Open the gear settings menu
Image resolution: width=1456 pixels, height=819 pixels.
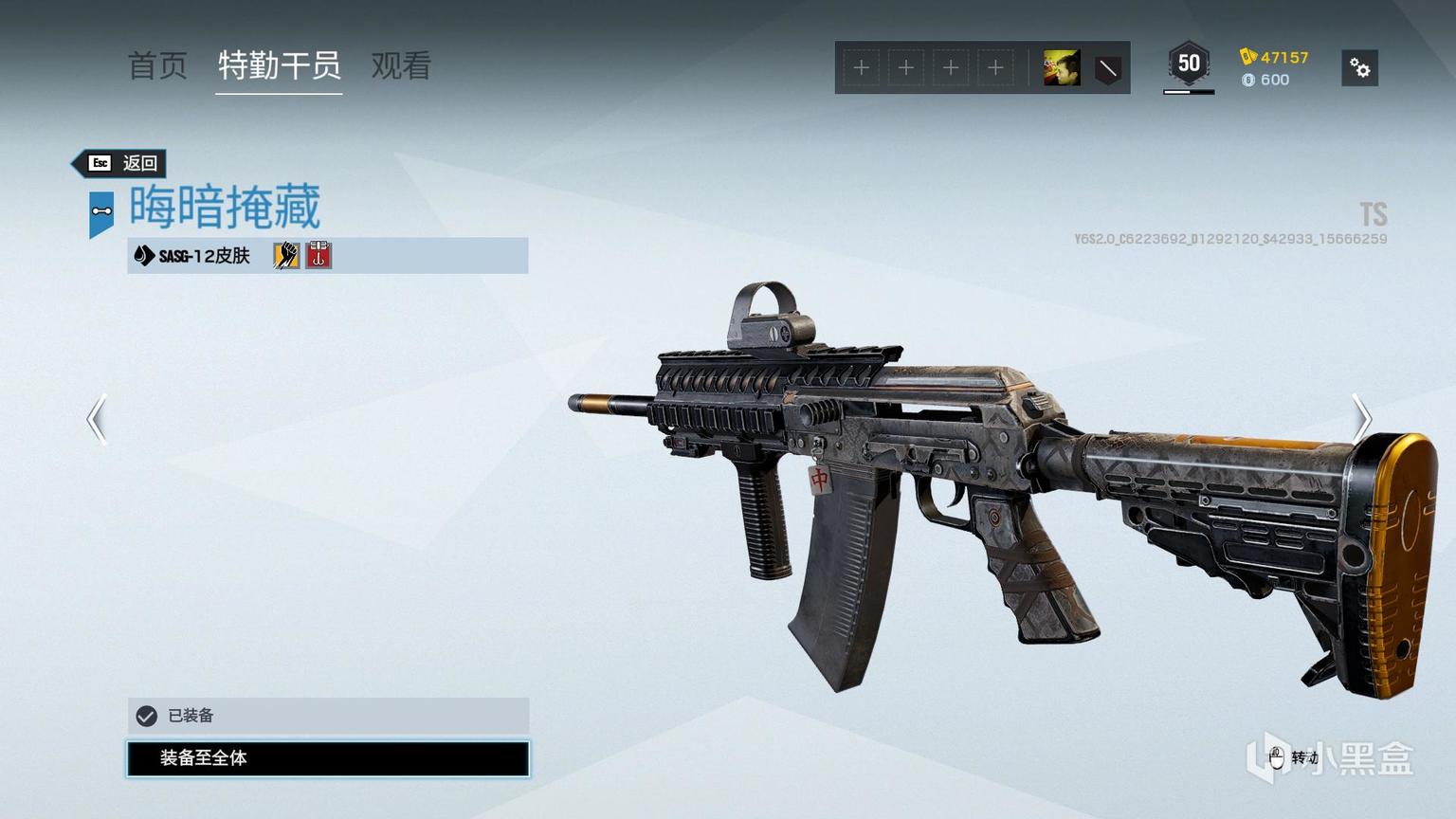pos(1359,68)
